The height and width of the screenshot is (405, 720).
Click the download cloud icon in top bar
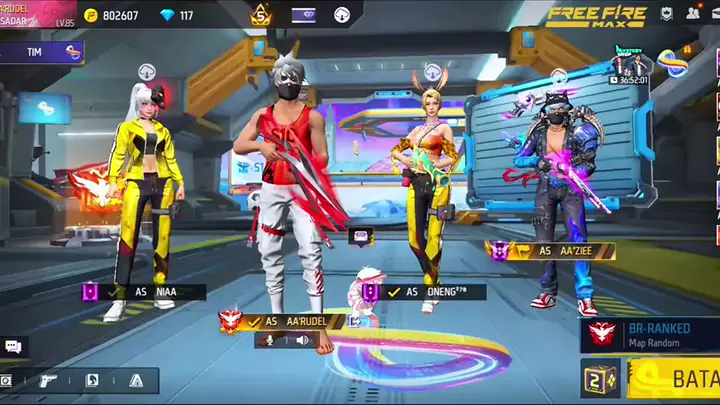(343, 15)
